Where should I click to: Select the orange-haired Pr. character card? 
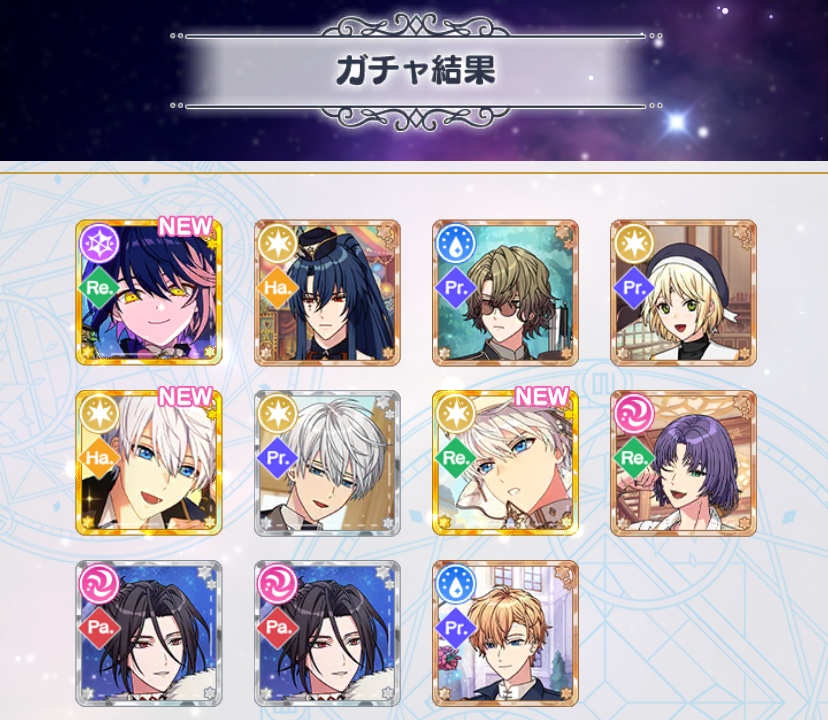505,633
